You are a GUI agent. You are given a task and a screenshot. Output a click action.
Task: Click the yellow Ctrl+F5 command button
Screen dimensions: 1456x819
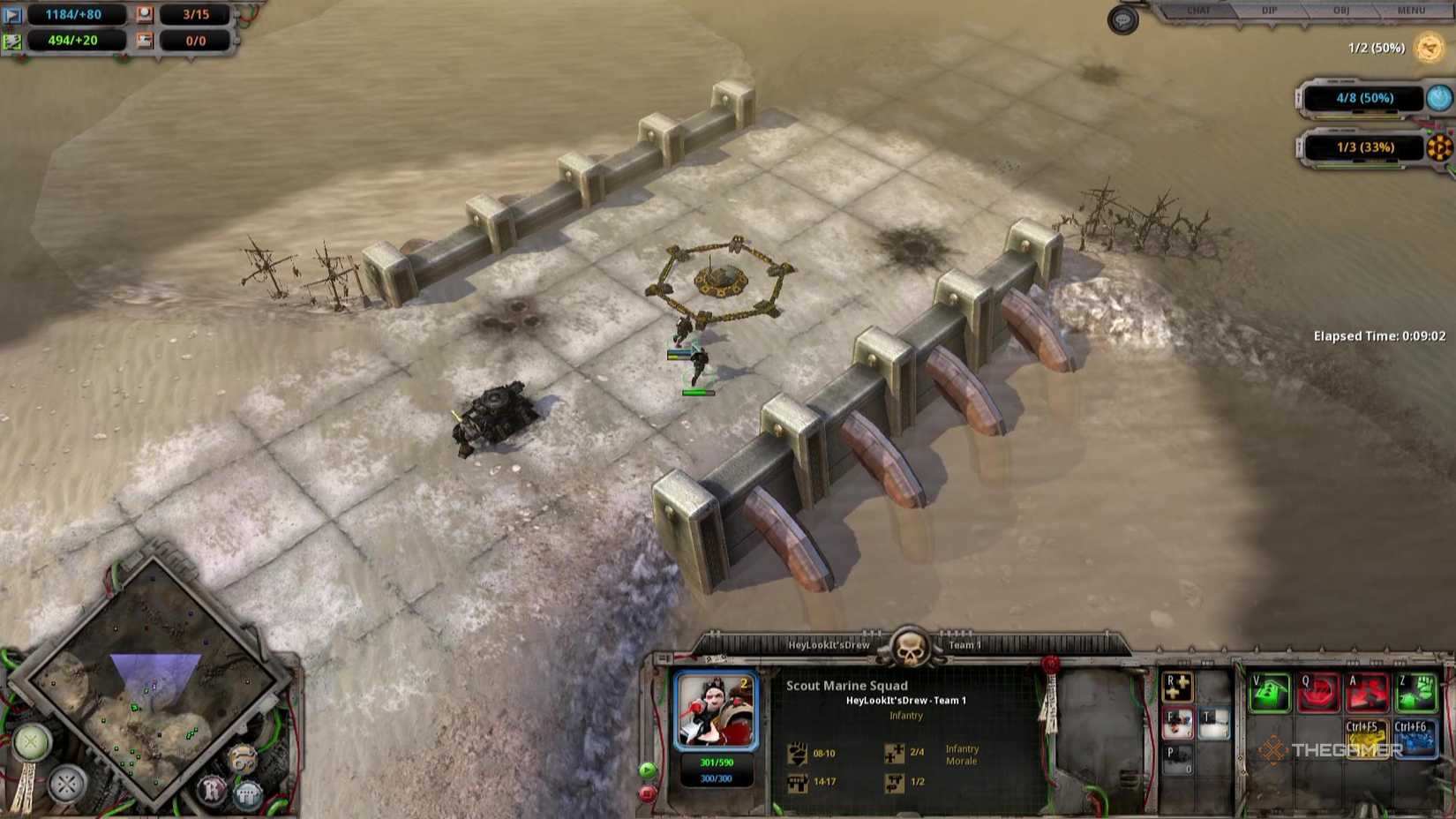[1366, 738]
